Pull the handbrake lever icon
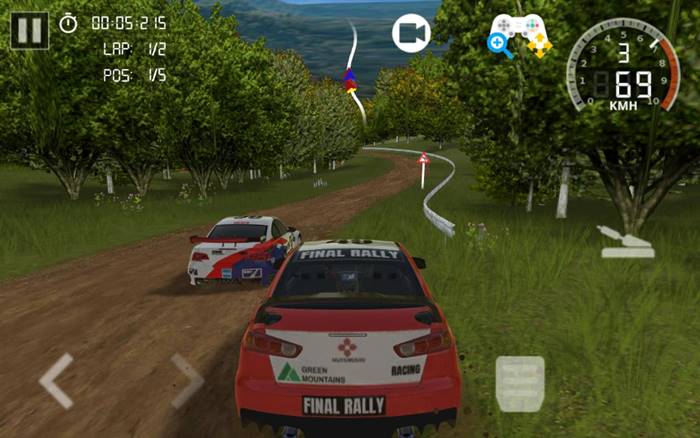This screenshot has height=438, width=700. coord(626,242)
